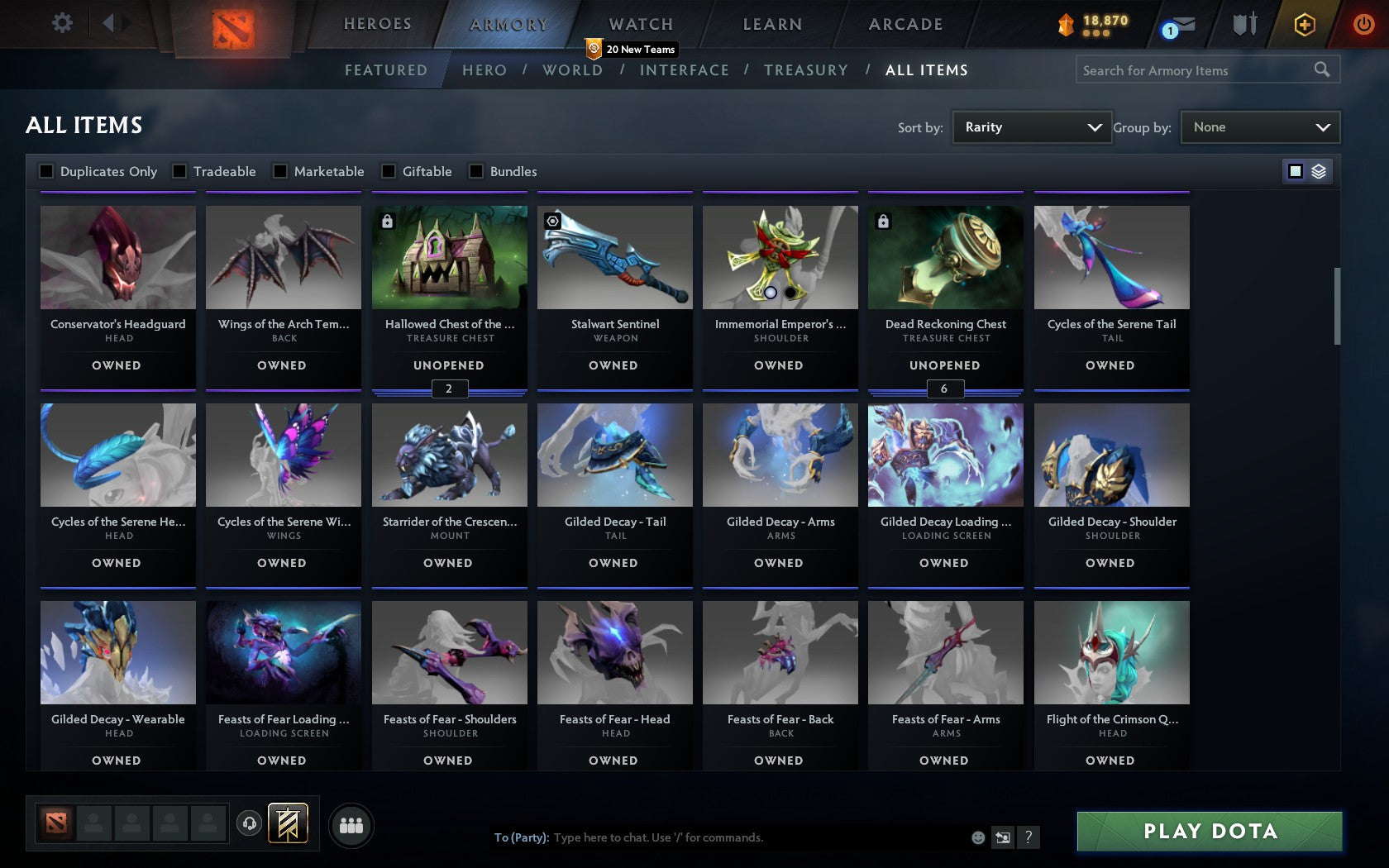Click the armory shield and sword icon
Image resolution: width=1389 pixels, height=868 pixels.
1244,25
